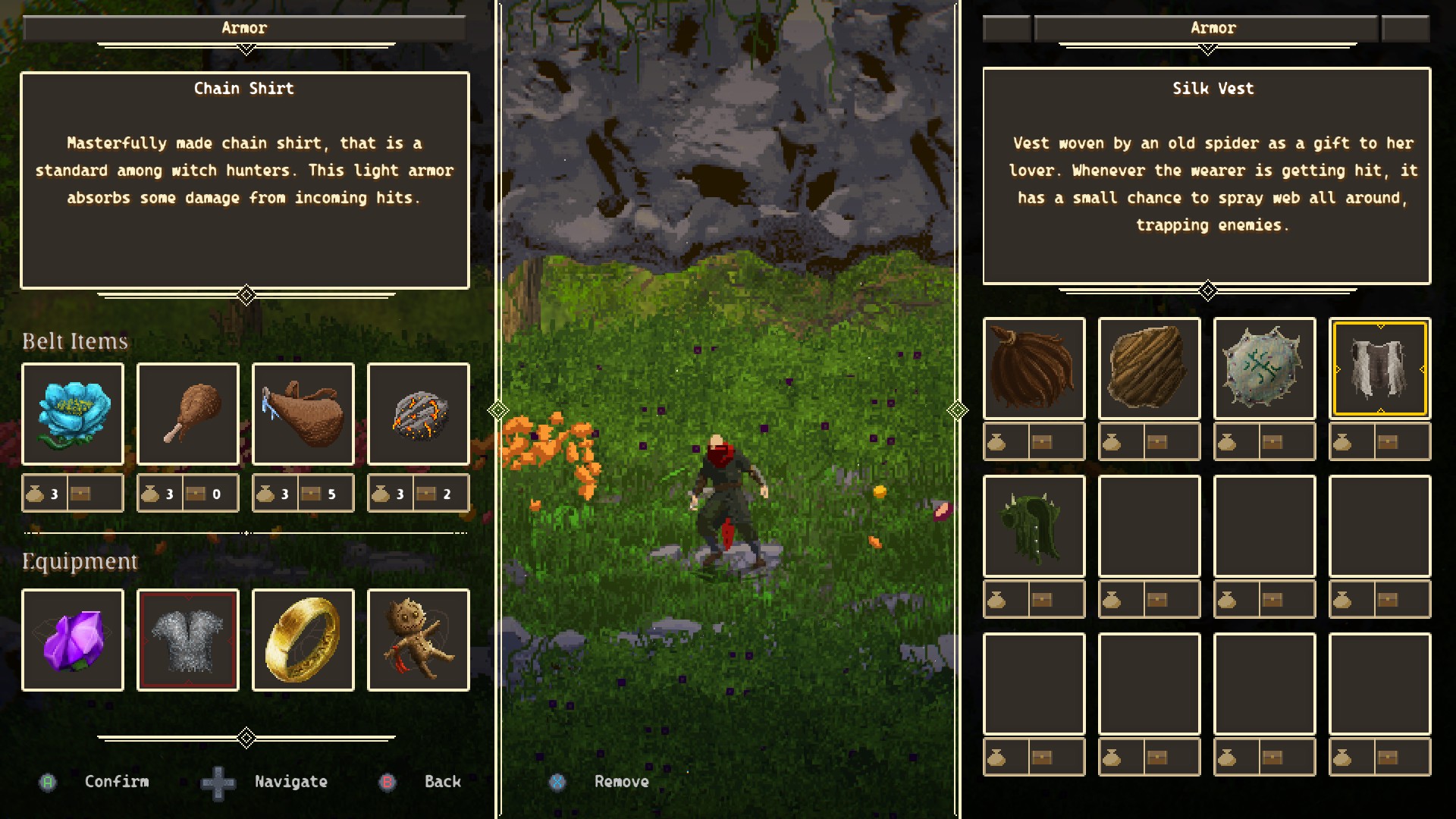Select the gold ring equipment slot

(303, 640)
